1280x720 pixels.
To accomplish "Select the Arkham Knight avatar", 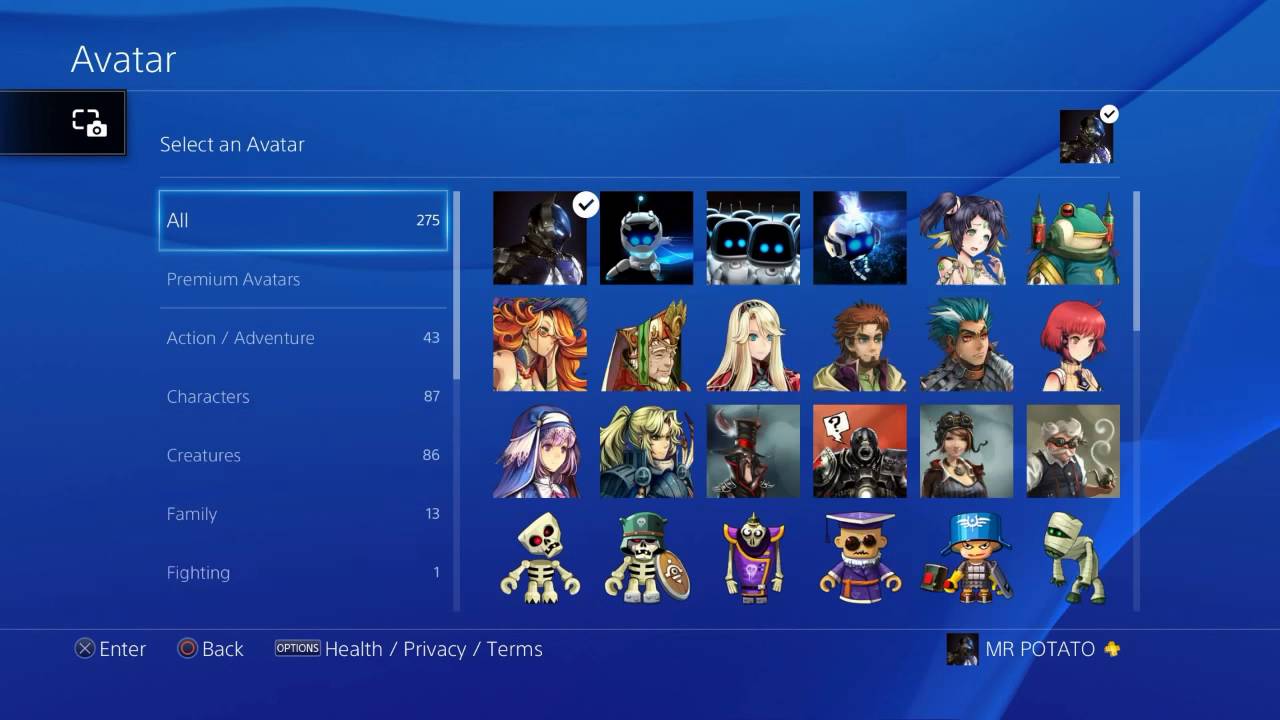I will pyautogui.click(x=540, y=237).
